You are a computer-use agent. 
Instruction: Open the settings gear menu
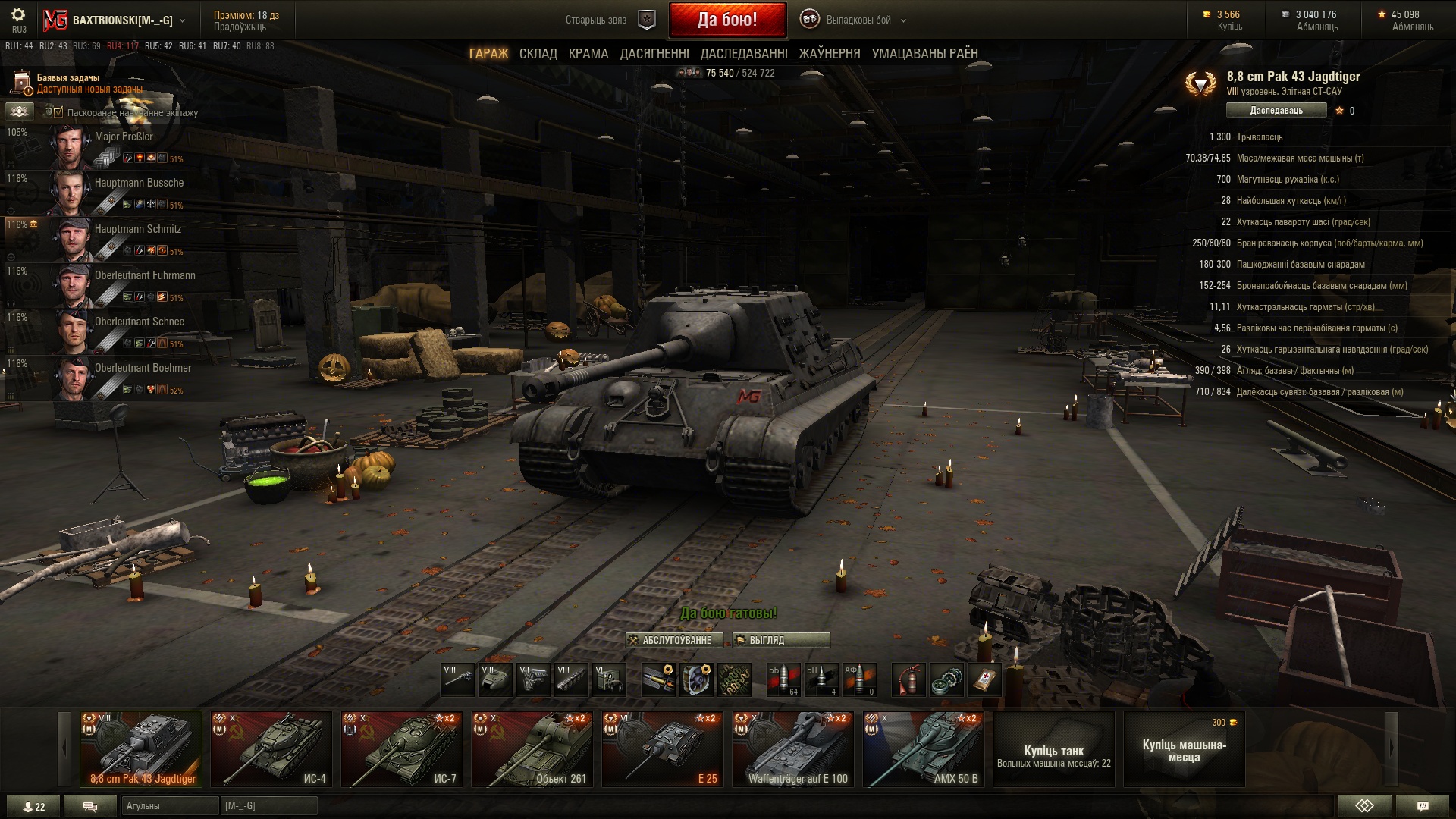coord(18,15)
